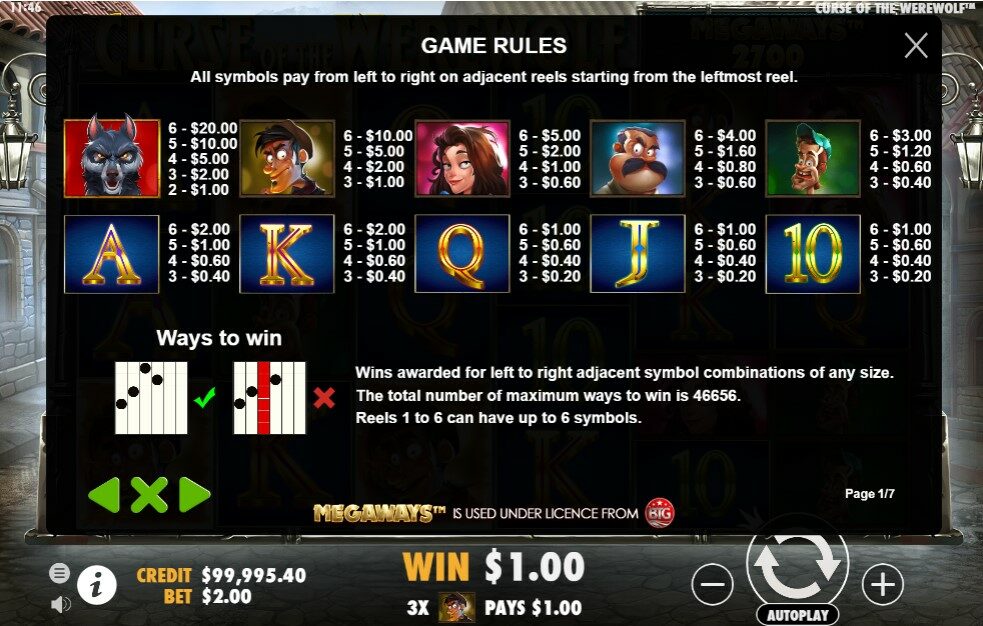Increase the bet with the plus button

coord(882,585)
